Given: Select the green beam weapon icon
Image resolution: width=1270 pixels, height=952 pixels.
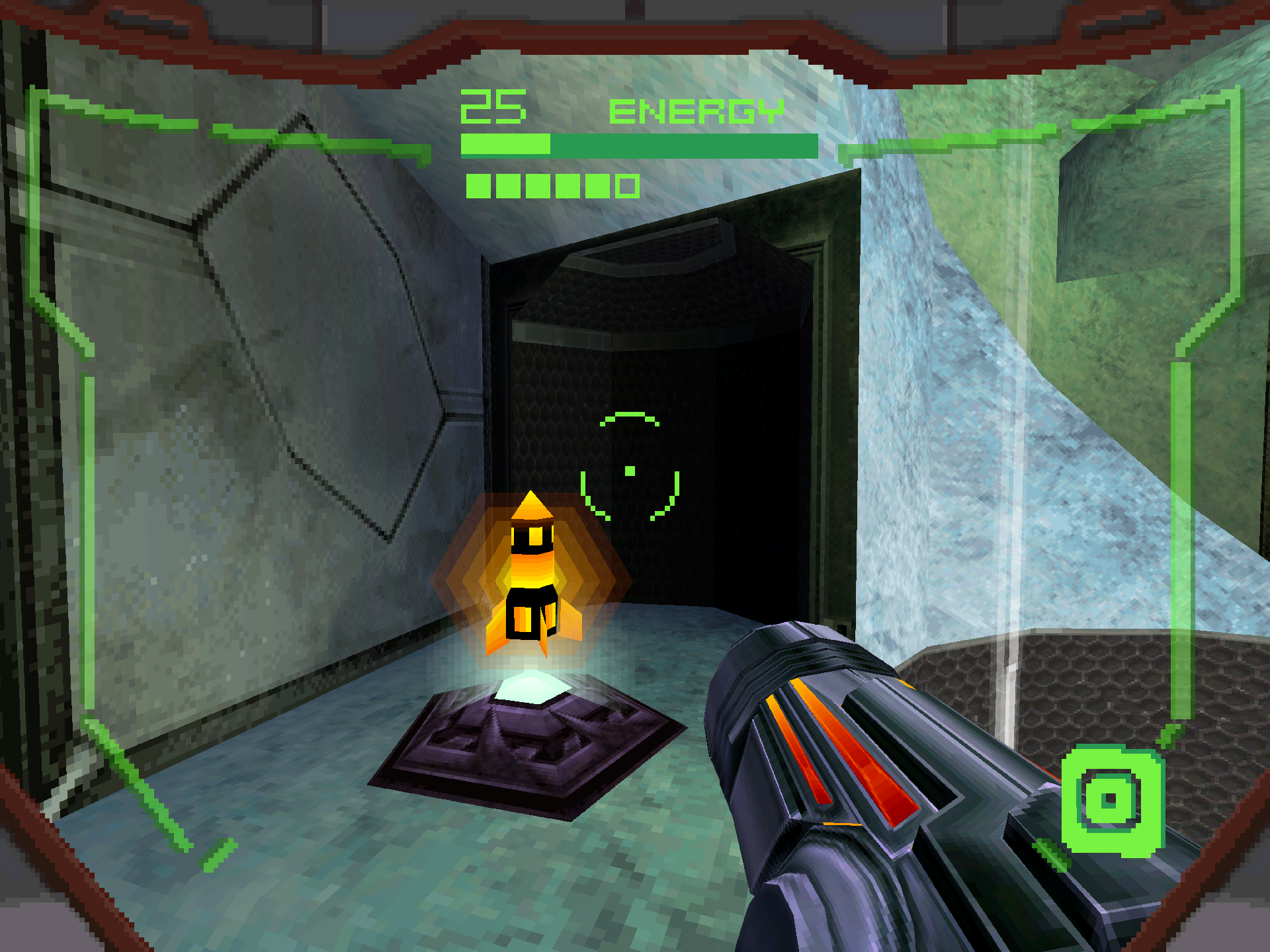Looking at the screenshot, I should [1111, 801].
